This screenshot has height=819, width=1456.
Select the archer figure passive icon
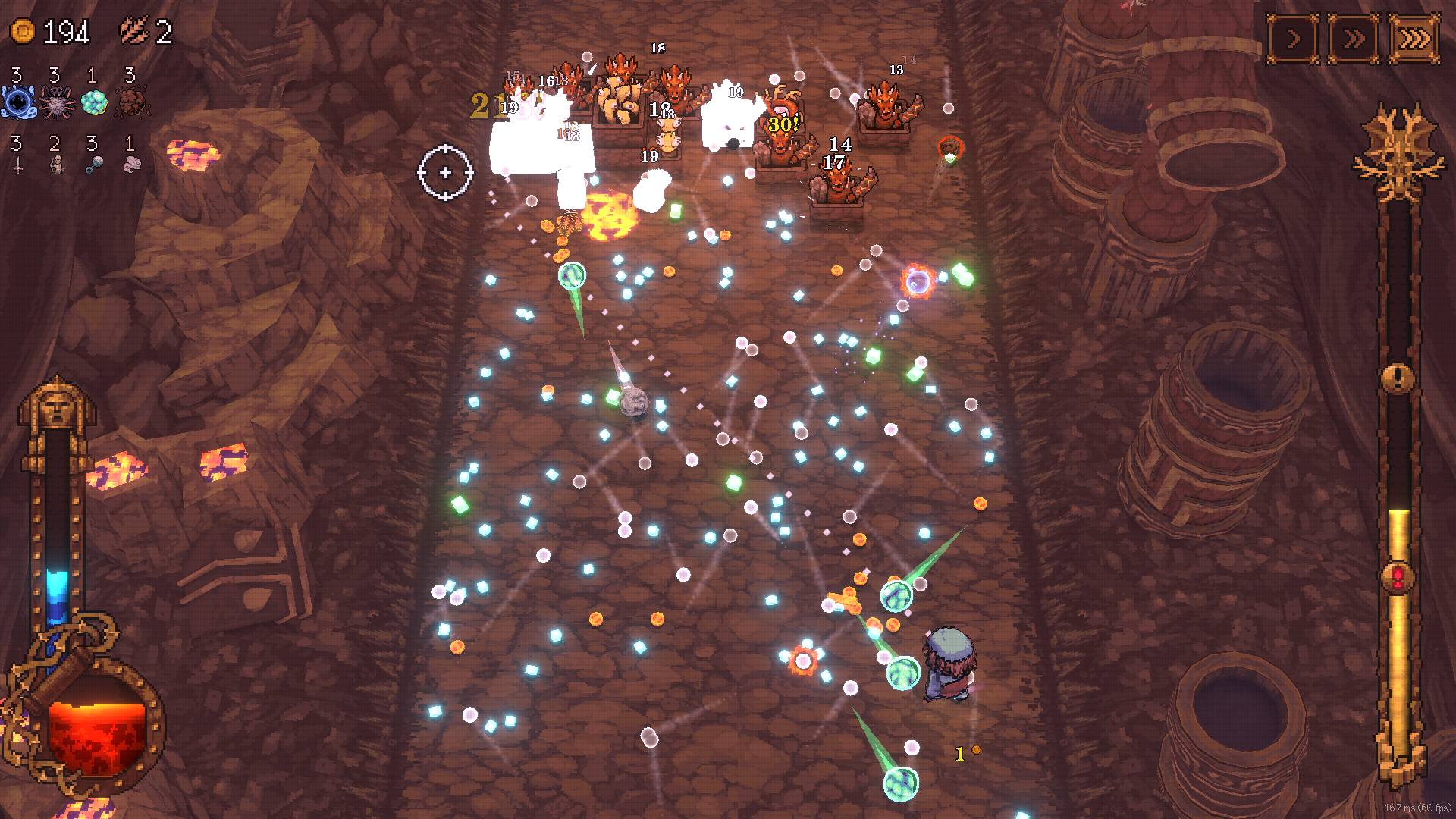point(56,165)
